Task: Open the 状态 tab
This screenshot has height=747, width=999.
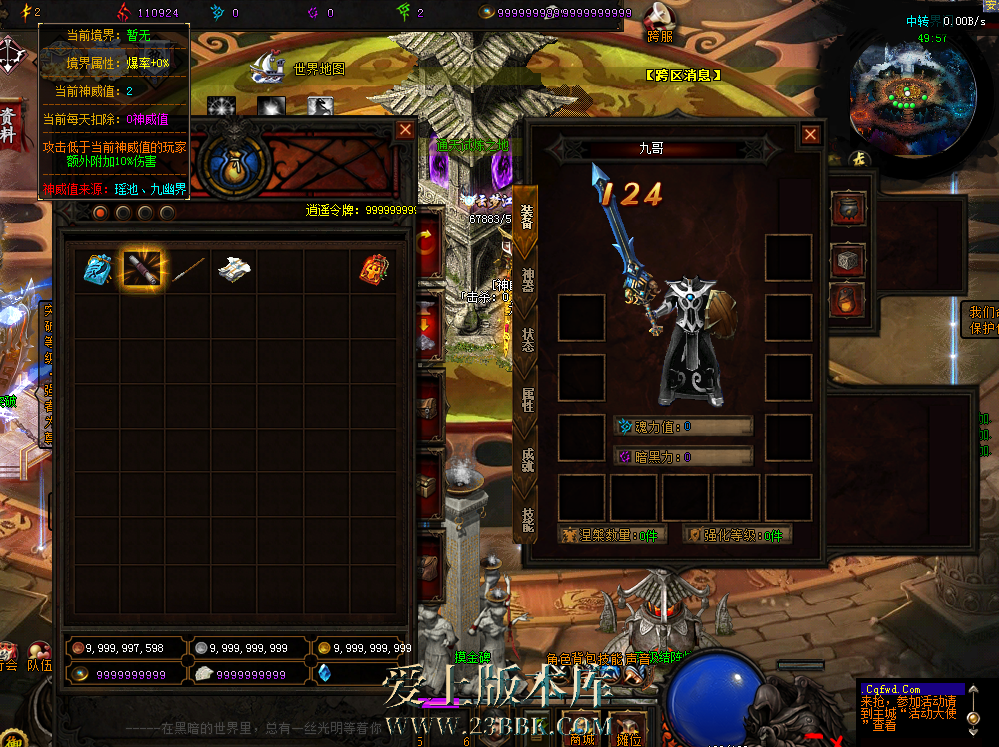Action: 527,340
